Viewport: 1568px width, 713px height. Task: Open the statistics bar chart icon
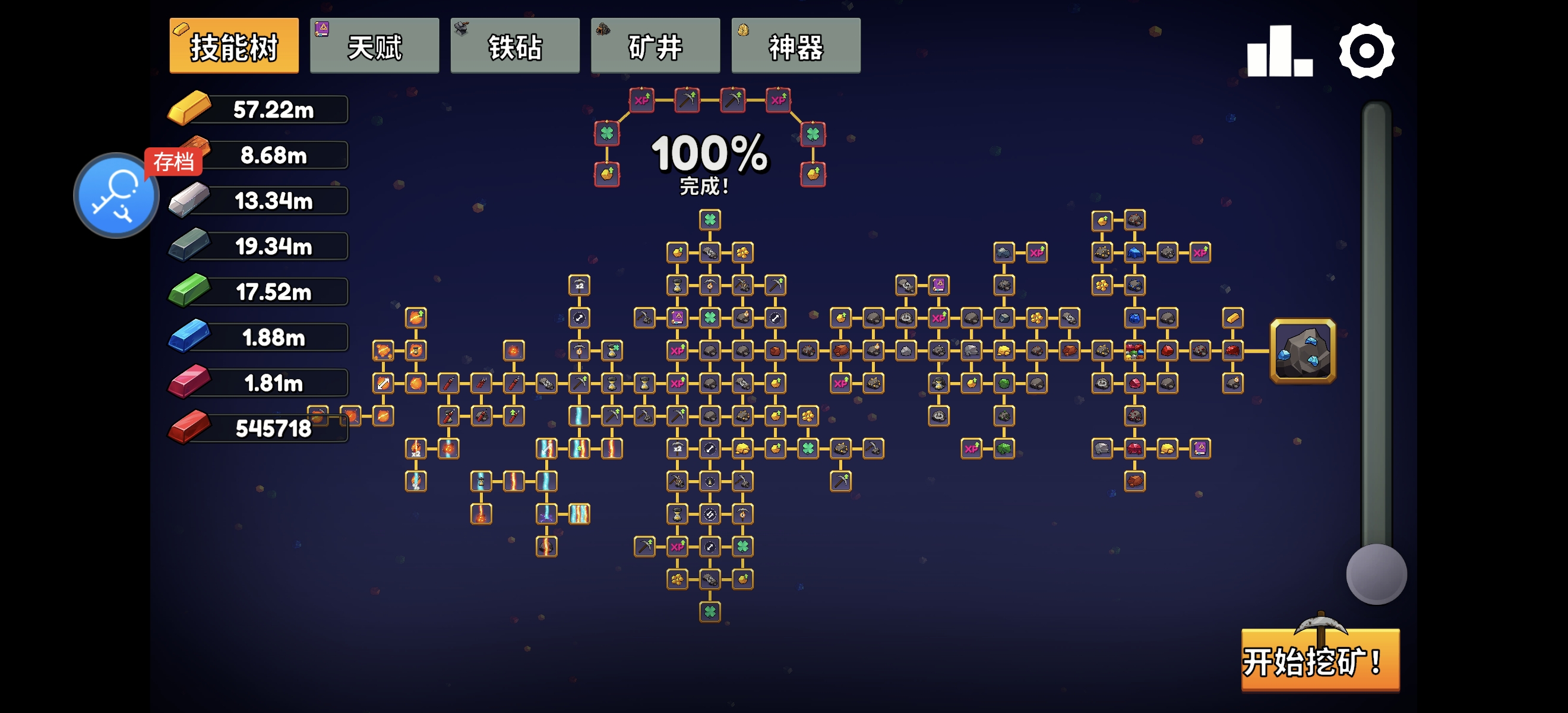(1279, 51)
